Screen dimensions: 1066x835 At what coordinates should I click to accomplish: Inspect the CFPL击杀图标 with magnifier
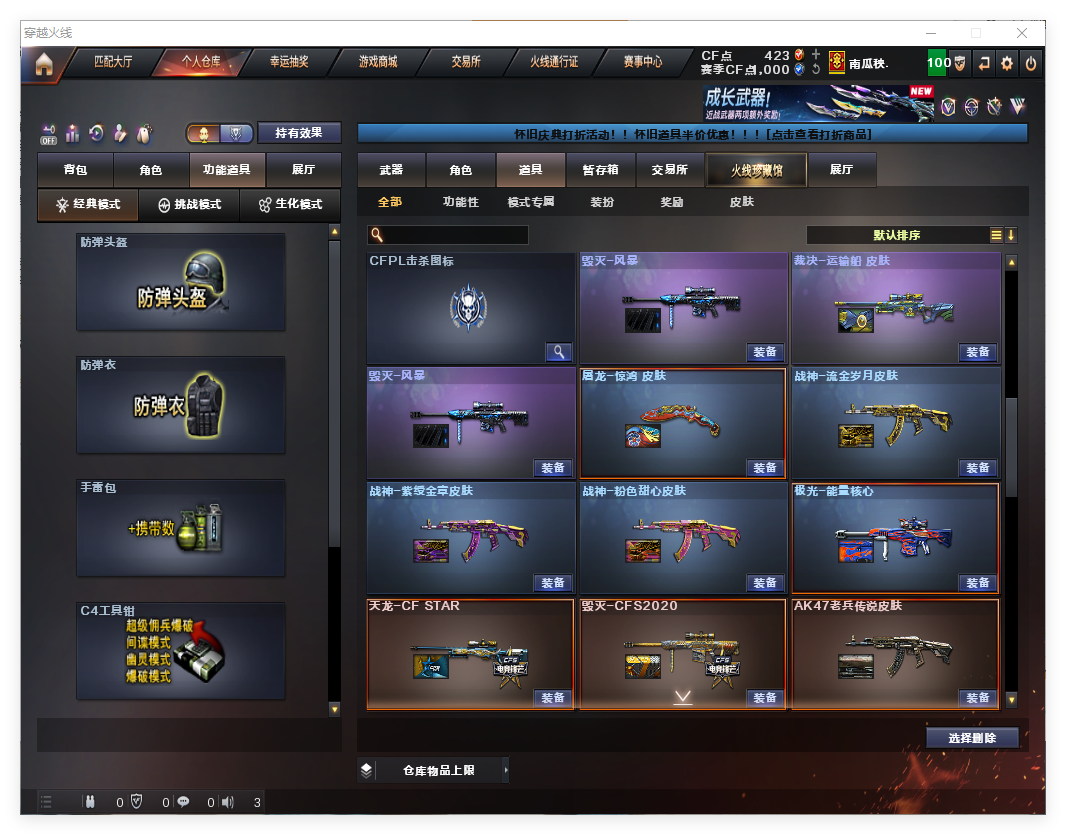click(x=559, y=352)
